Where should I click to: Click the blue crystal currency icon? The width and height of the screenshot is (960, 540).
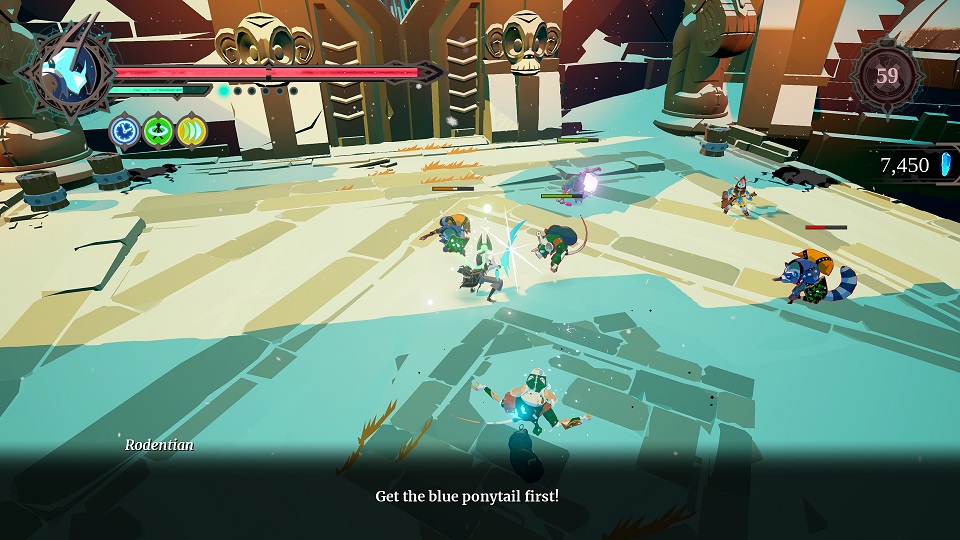click(x=944, y=165)
